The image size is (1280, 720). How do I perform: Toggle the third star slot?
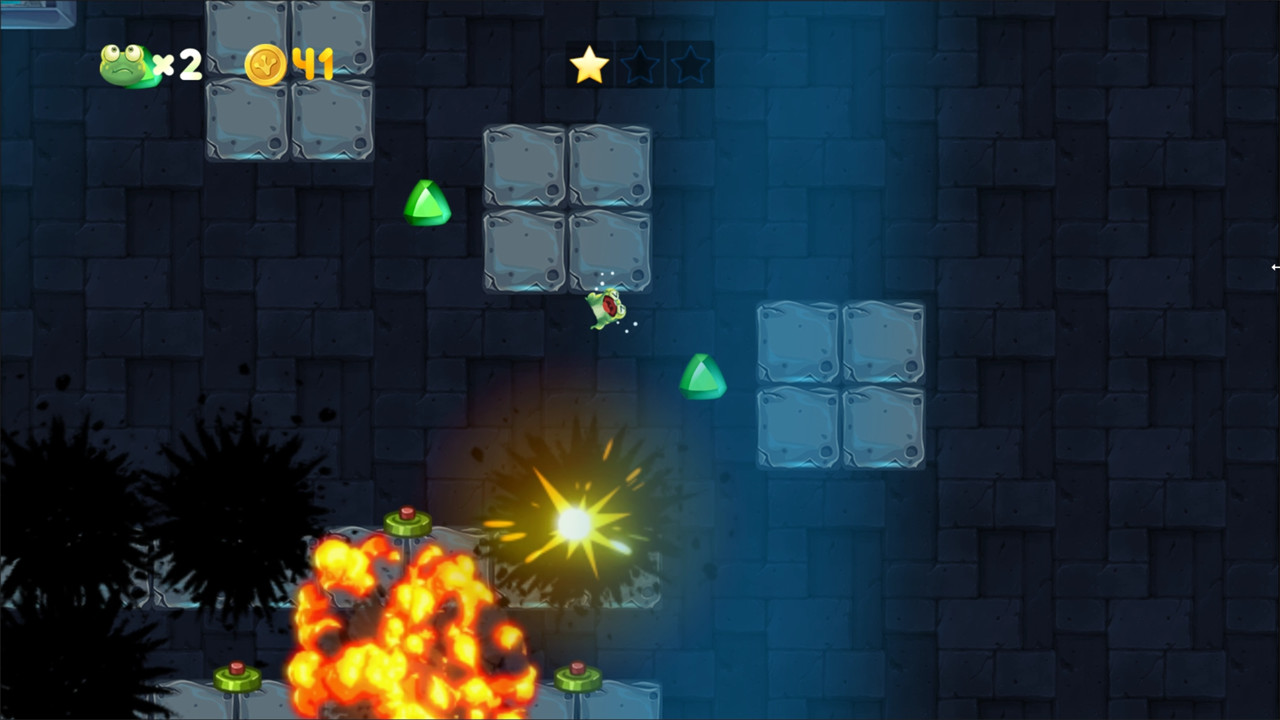(688, 64)
